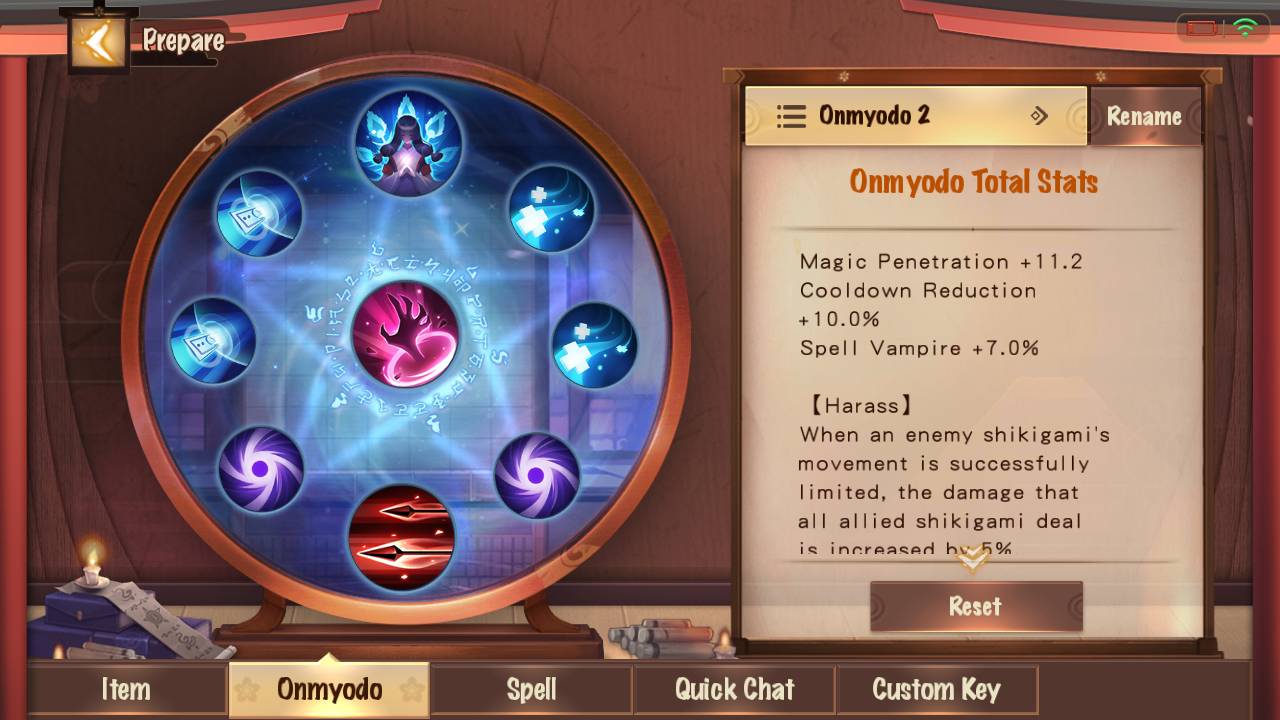Select the red arrows rune

click(x=402, y=538)
